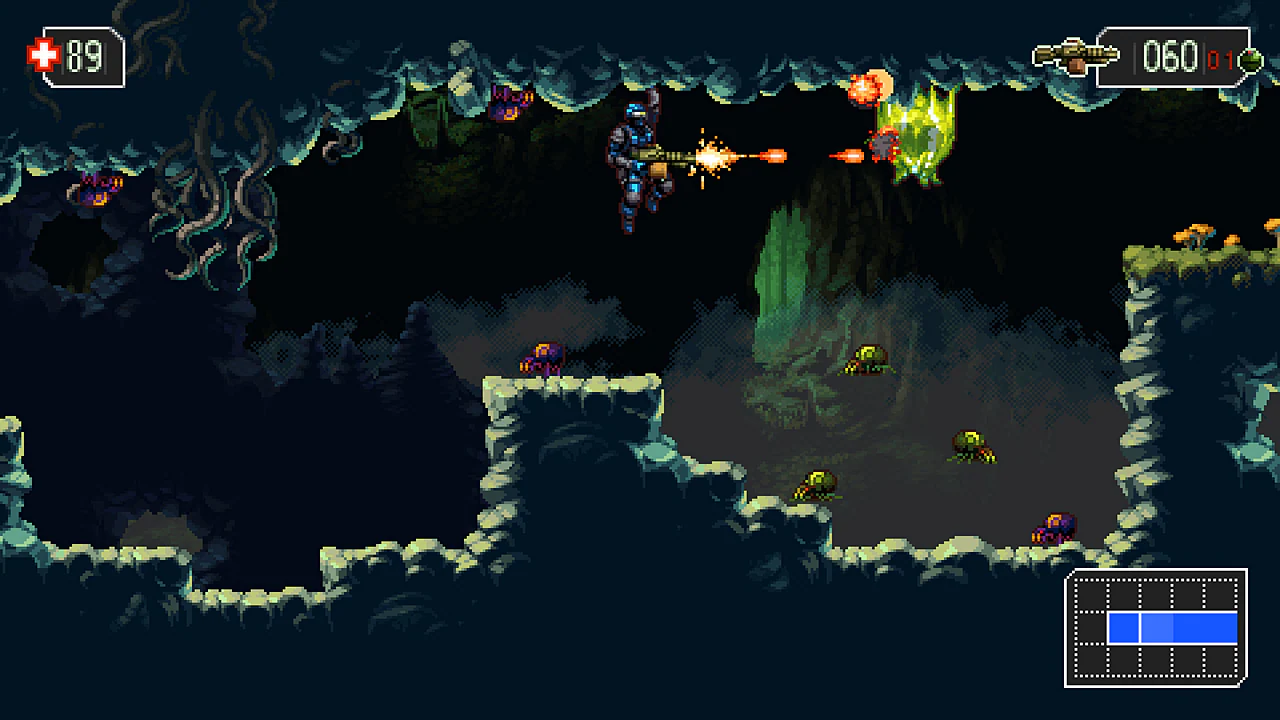1280x720 pixels.
Task: Click the purple beetle on the left ledge
Action: (95, 188)
